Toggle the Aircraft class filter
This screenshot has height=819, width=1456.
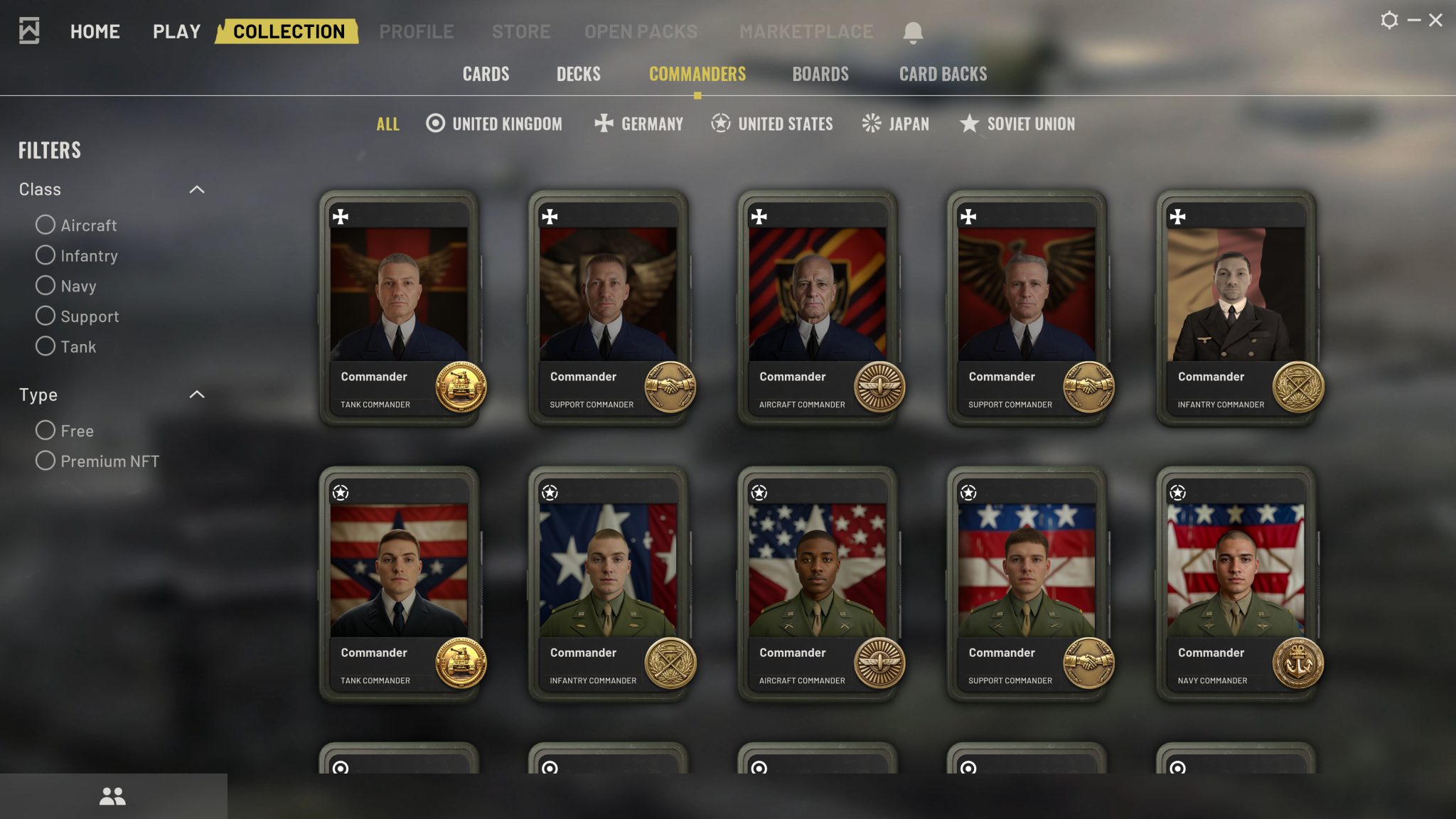click(x=45, y=225)
